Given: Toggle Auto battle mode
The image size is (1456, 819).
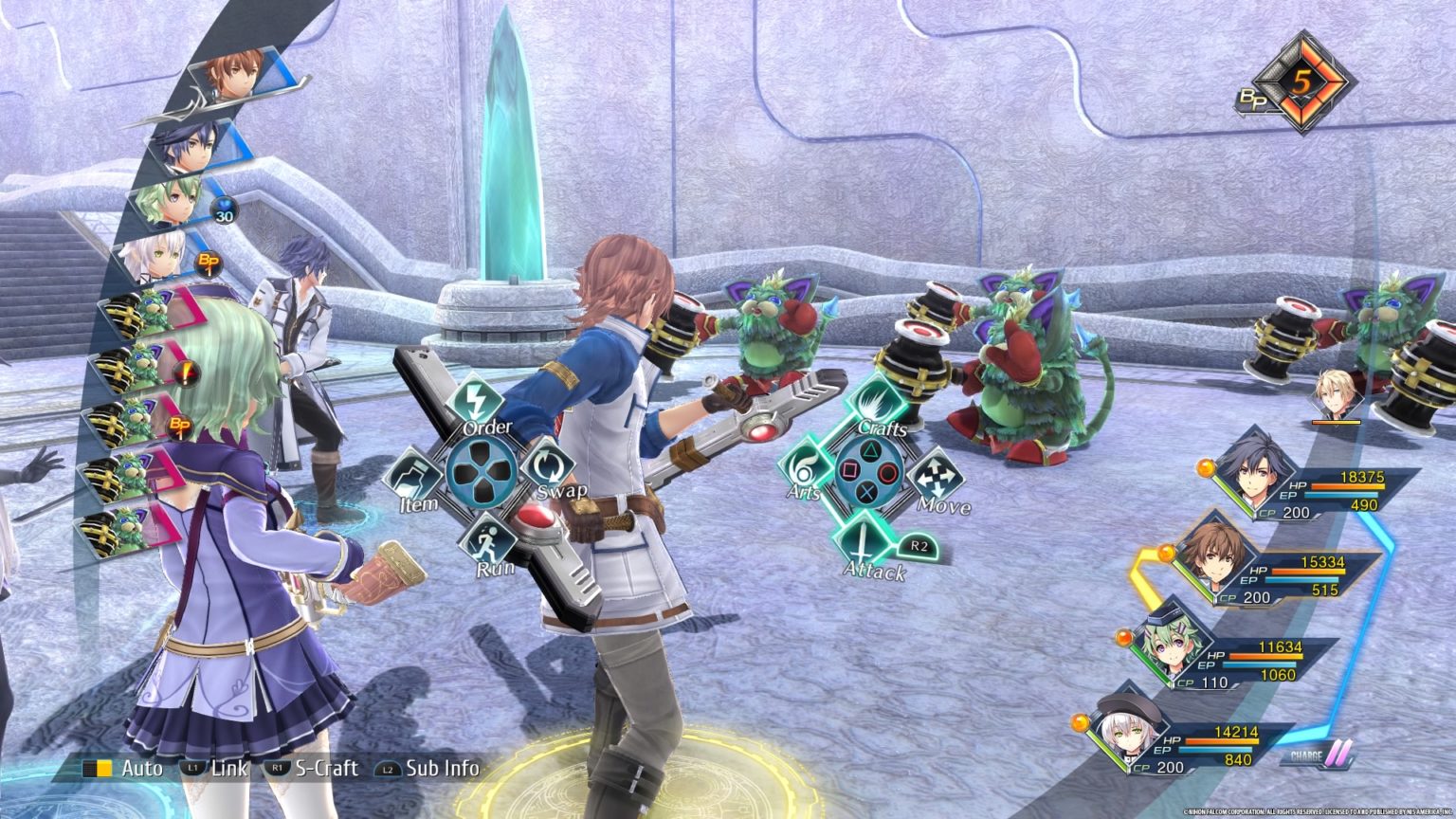Looking at the screenshot, I should click(122, 768).
